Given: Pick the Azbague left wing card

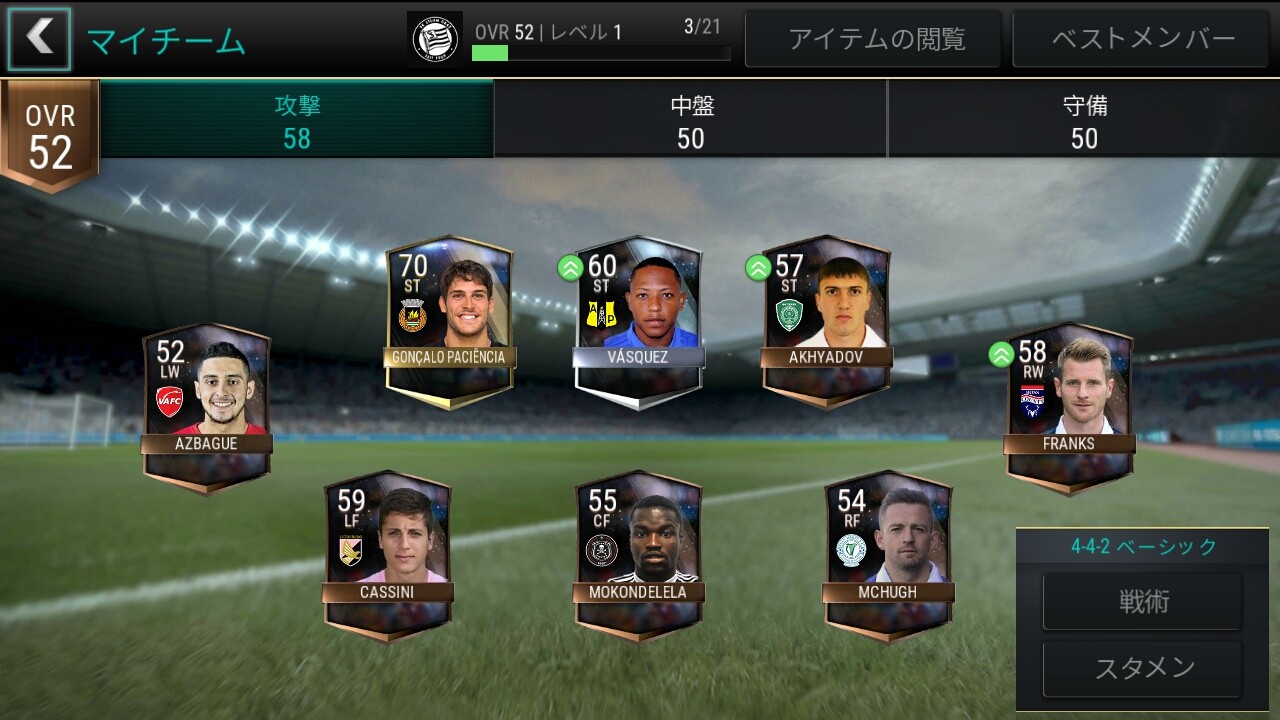Looking at the screenshot, I should click(206, 407).
